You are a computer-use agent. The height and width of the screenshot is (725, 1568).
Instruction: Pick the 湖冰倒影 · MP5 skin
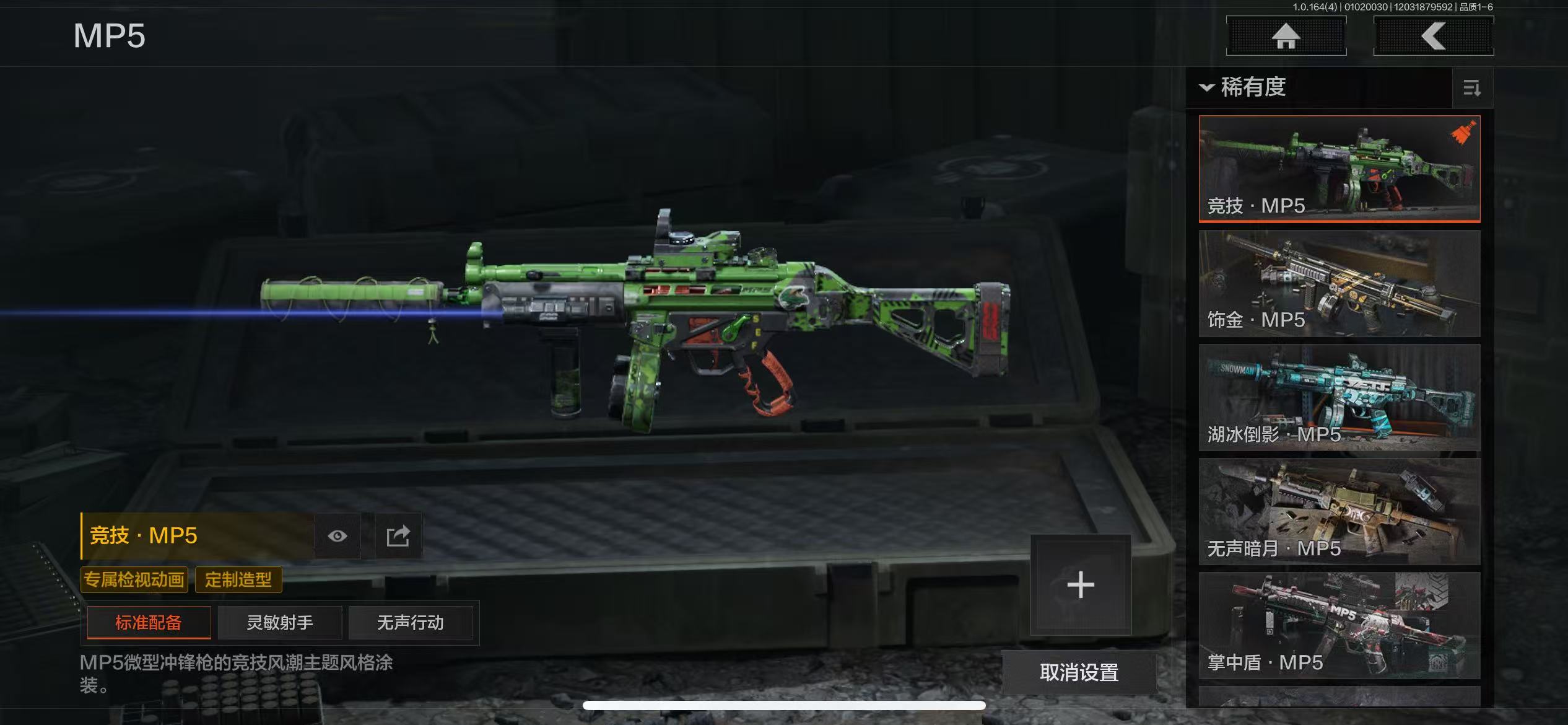tap(1339, 398)
